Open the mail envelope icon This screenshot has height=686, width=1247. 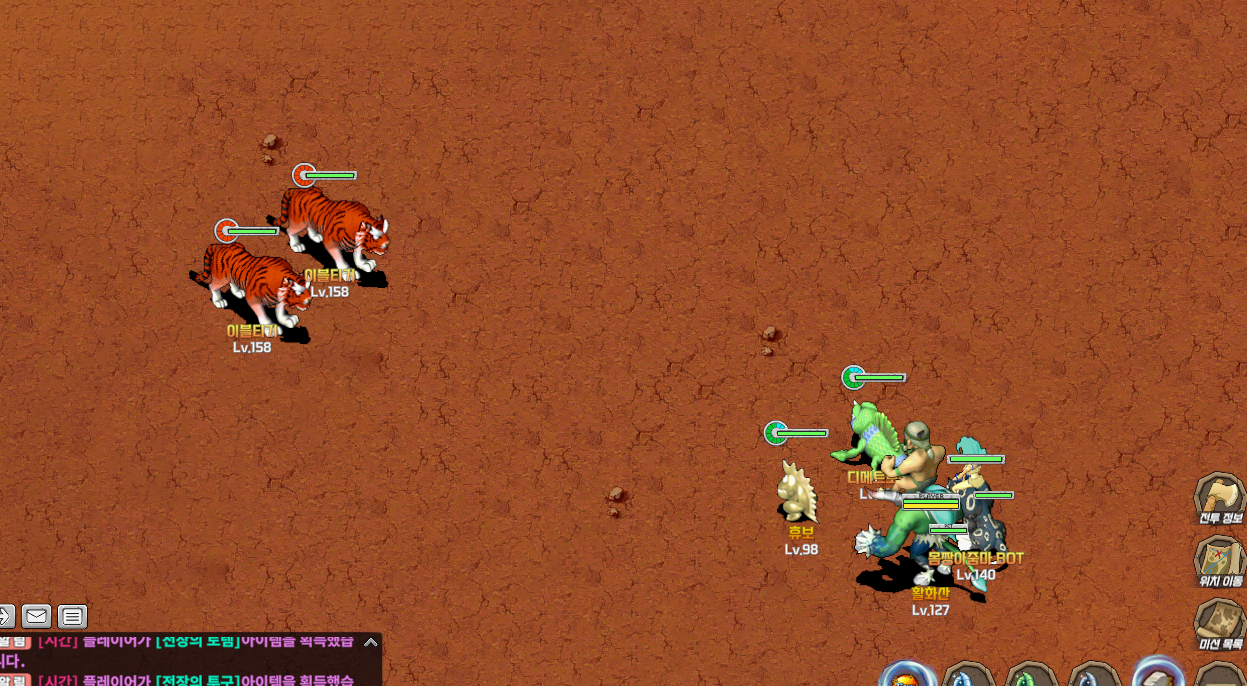coord(37,616)
